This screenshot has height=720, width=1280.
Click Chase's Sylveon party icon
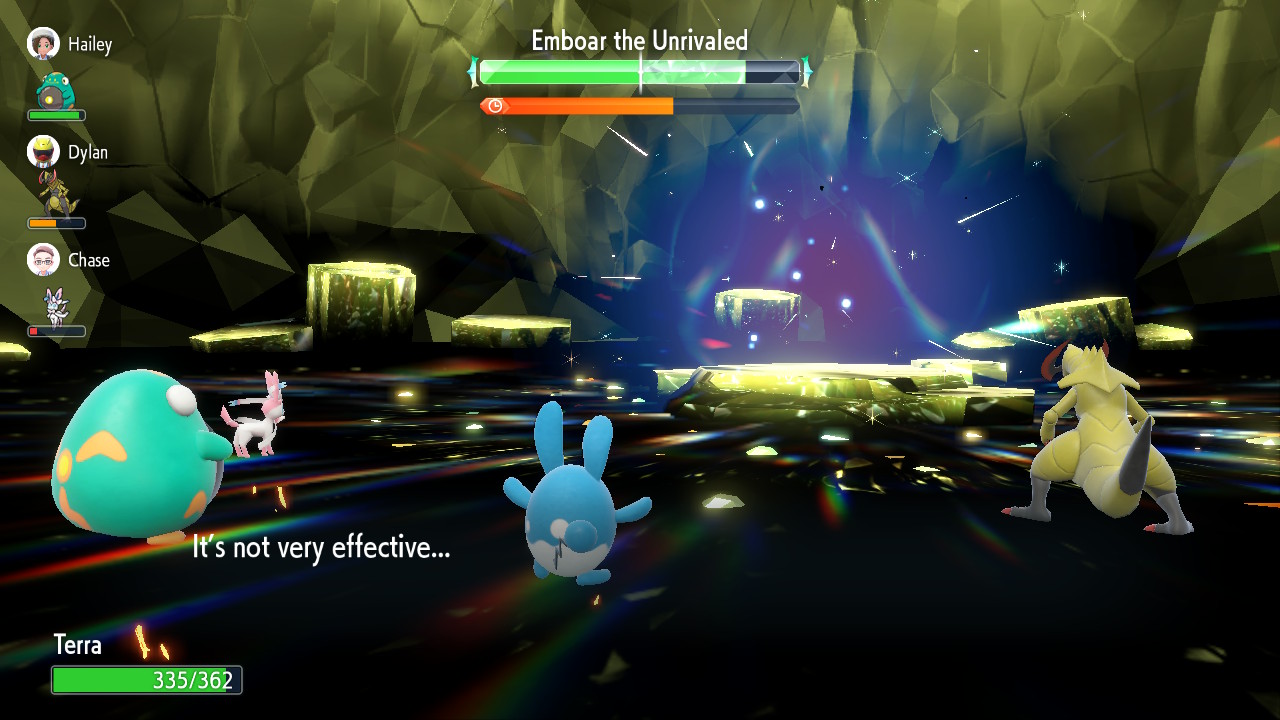[54, 303]
